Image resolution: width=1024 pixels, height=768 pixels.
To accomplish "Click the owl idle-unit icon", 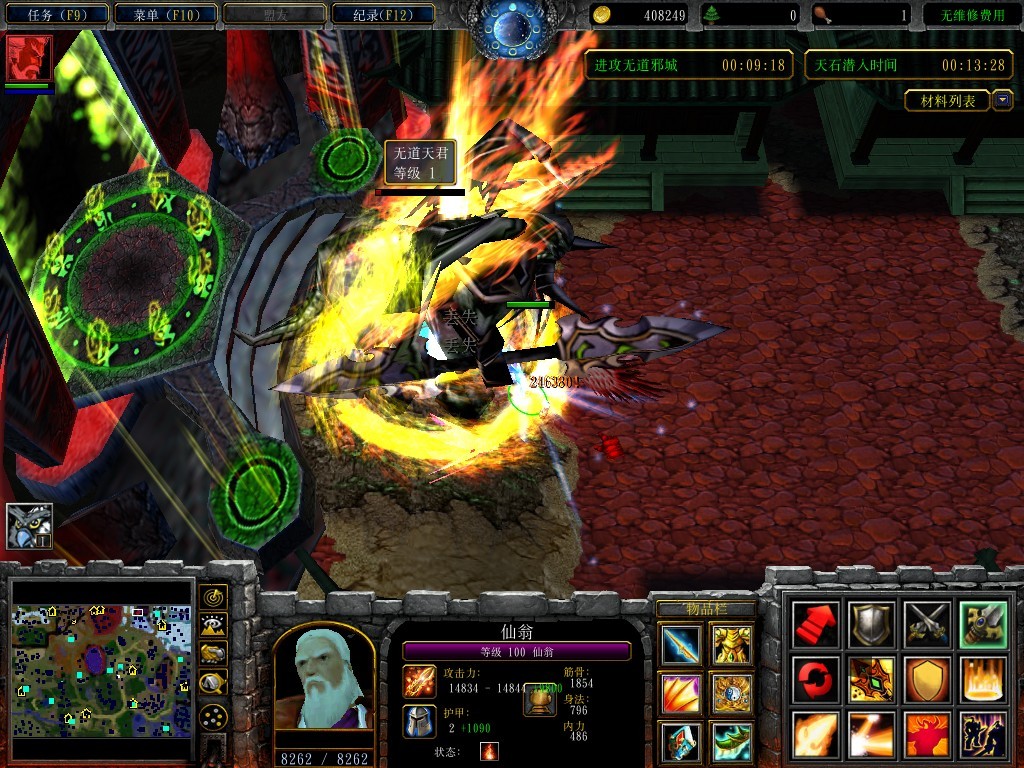I will click(29, 526).
